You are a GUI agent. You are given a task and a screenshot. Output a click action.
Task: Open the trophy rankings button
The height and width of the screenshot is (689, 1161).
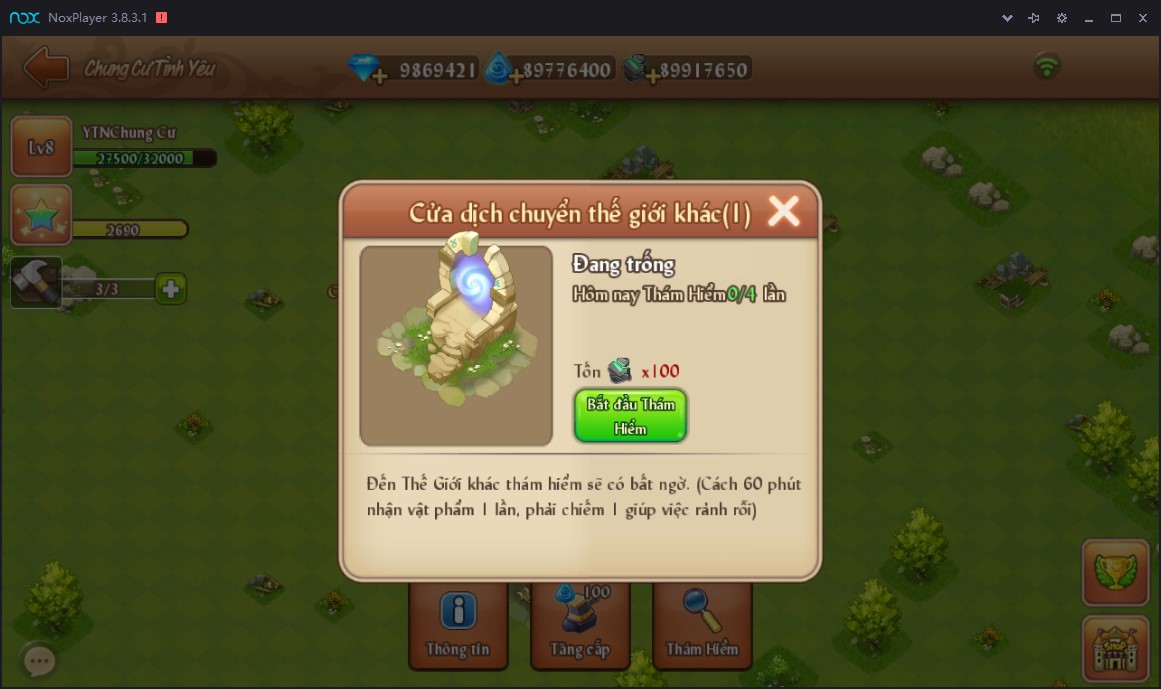(x=1114, y=573)
